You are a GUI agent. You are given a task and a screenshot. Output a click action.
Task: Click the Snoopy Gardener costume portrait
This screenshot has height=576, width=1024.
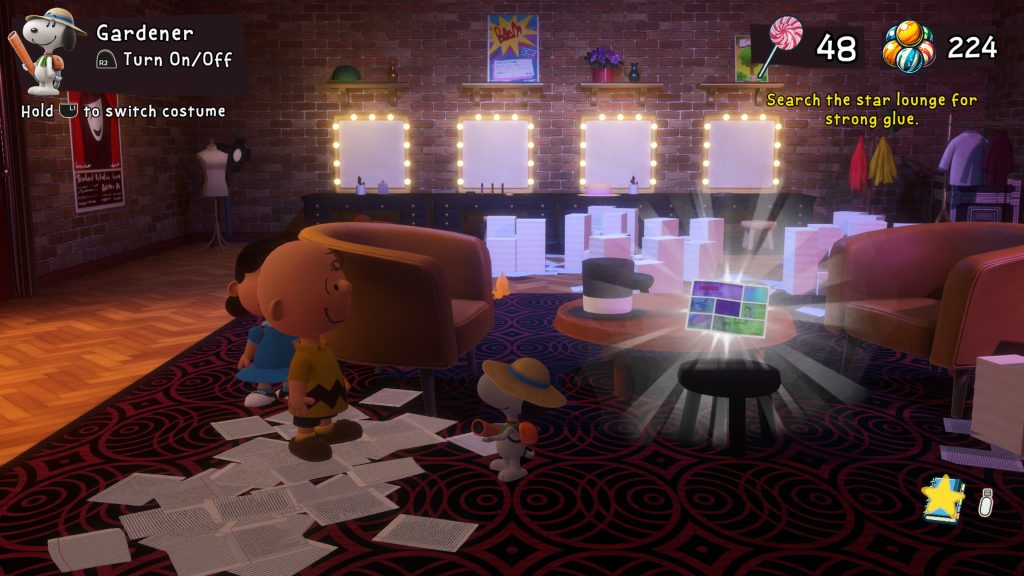tap(46, 48)
